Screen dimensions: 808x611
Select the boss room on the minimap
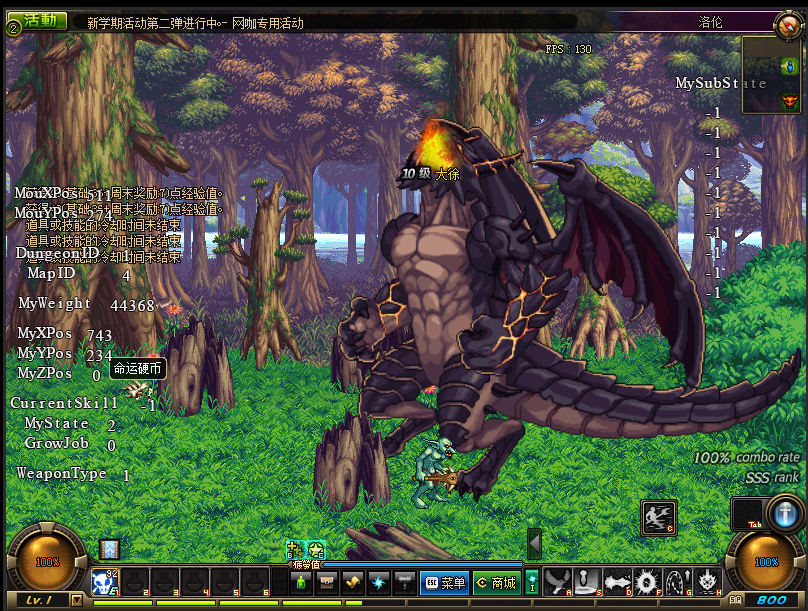(x=790, y=100)
